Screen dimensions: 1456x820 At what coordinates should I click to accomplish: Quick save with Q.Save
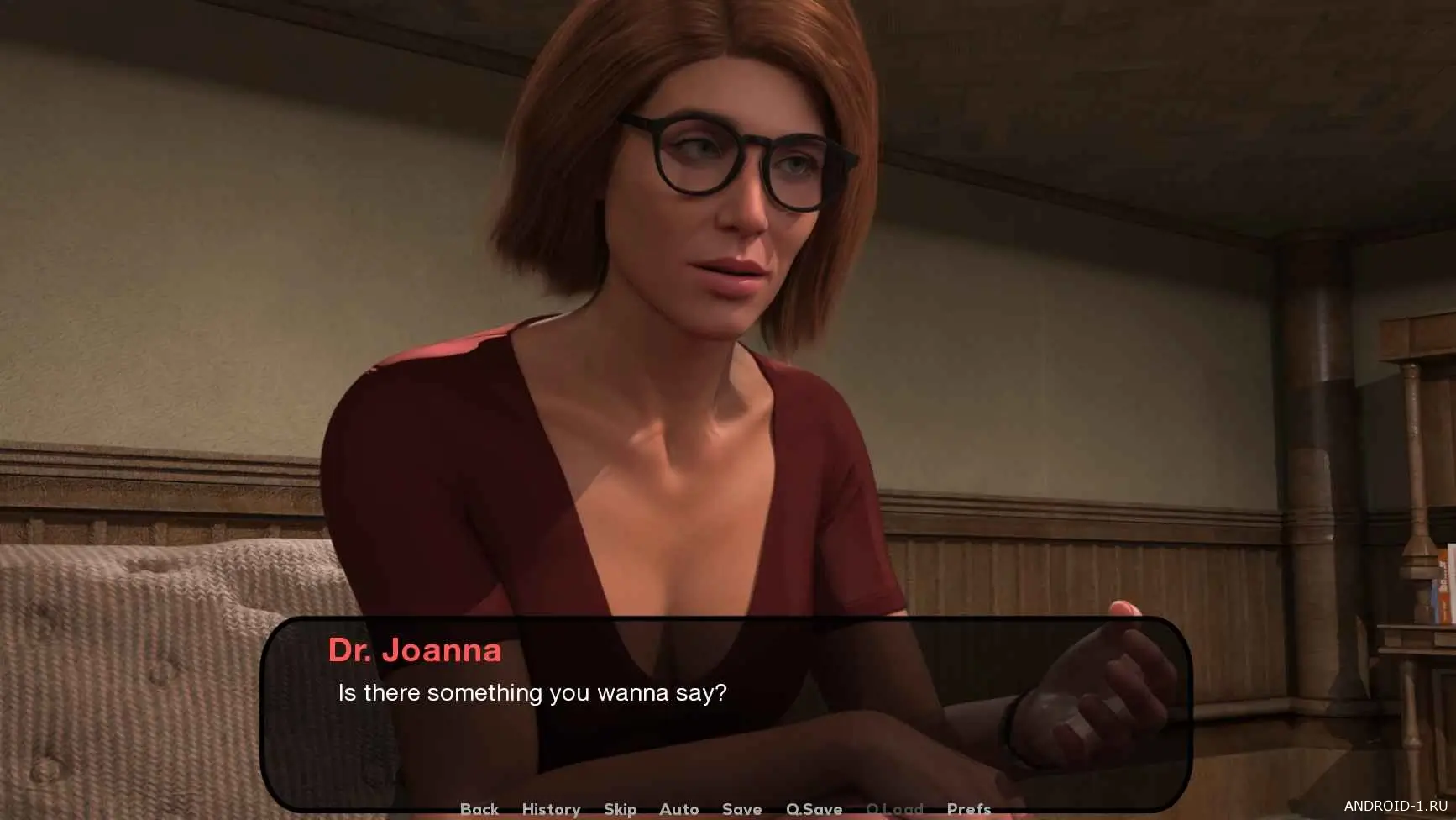[x=814, y=809]
